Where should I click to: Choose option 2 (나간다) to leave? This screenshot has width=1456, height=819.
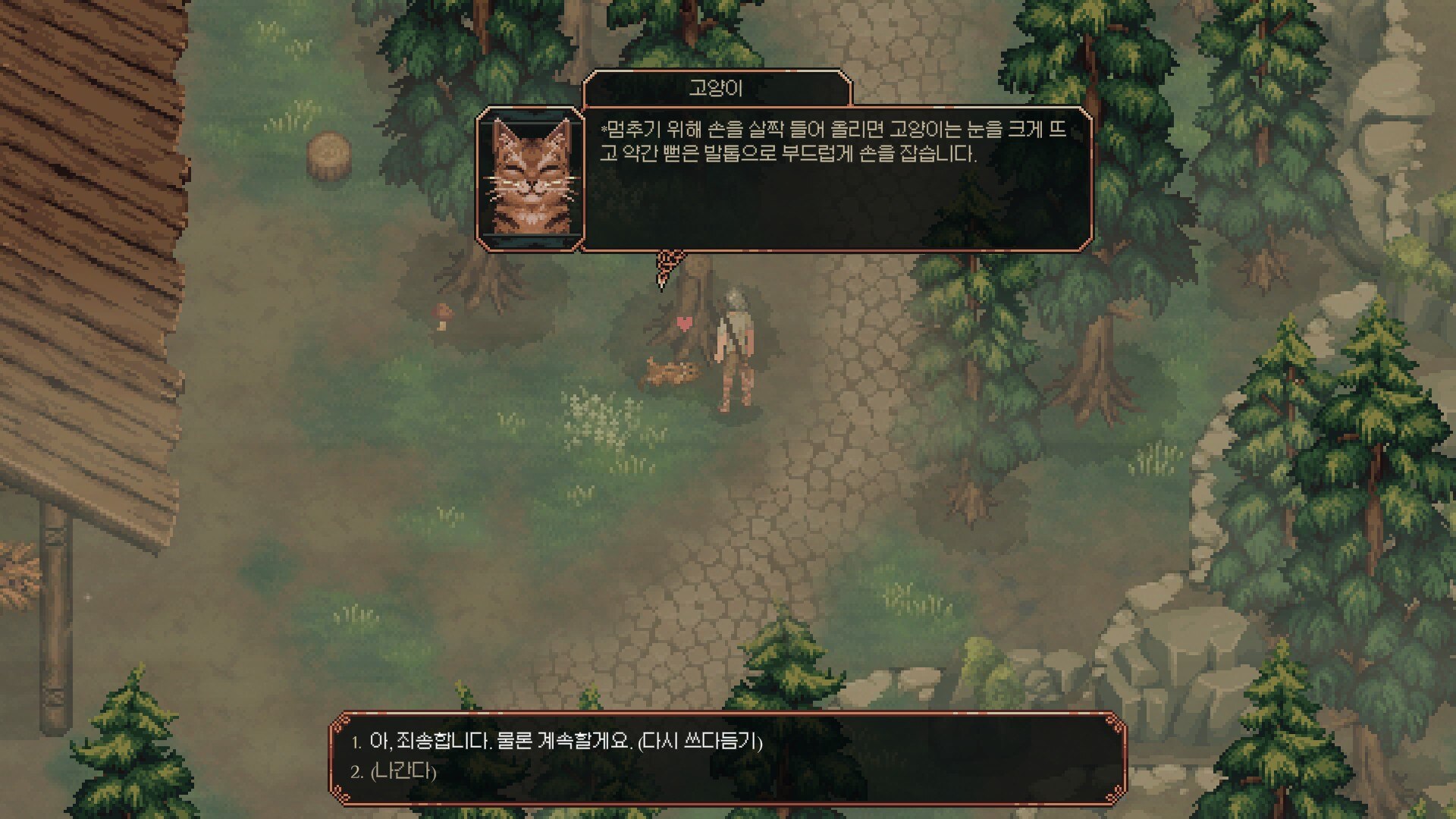click(x=394, y=770)
